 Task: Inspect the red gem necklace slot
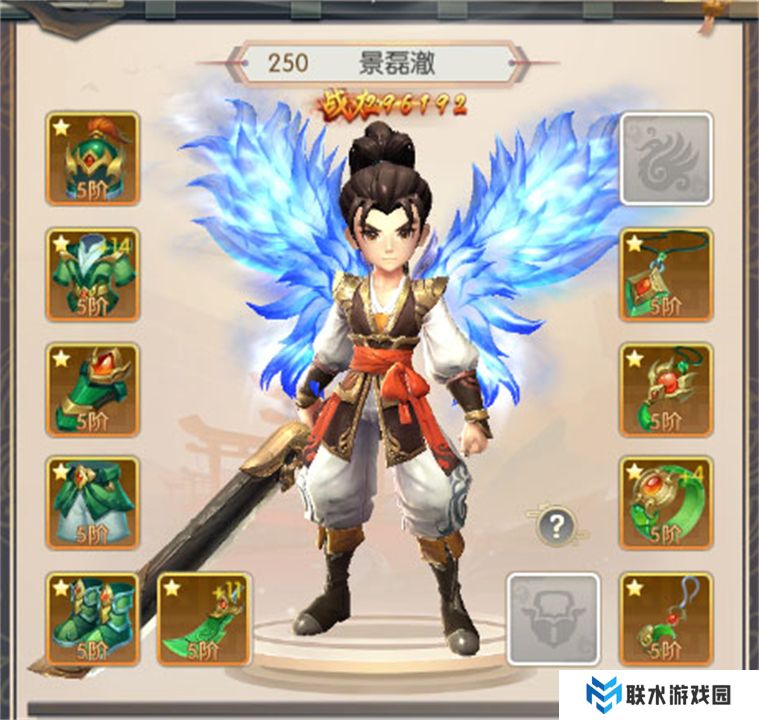point(667,274)
